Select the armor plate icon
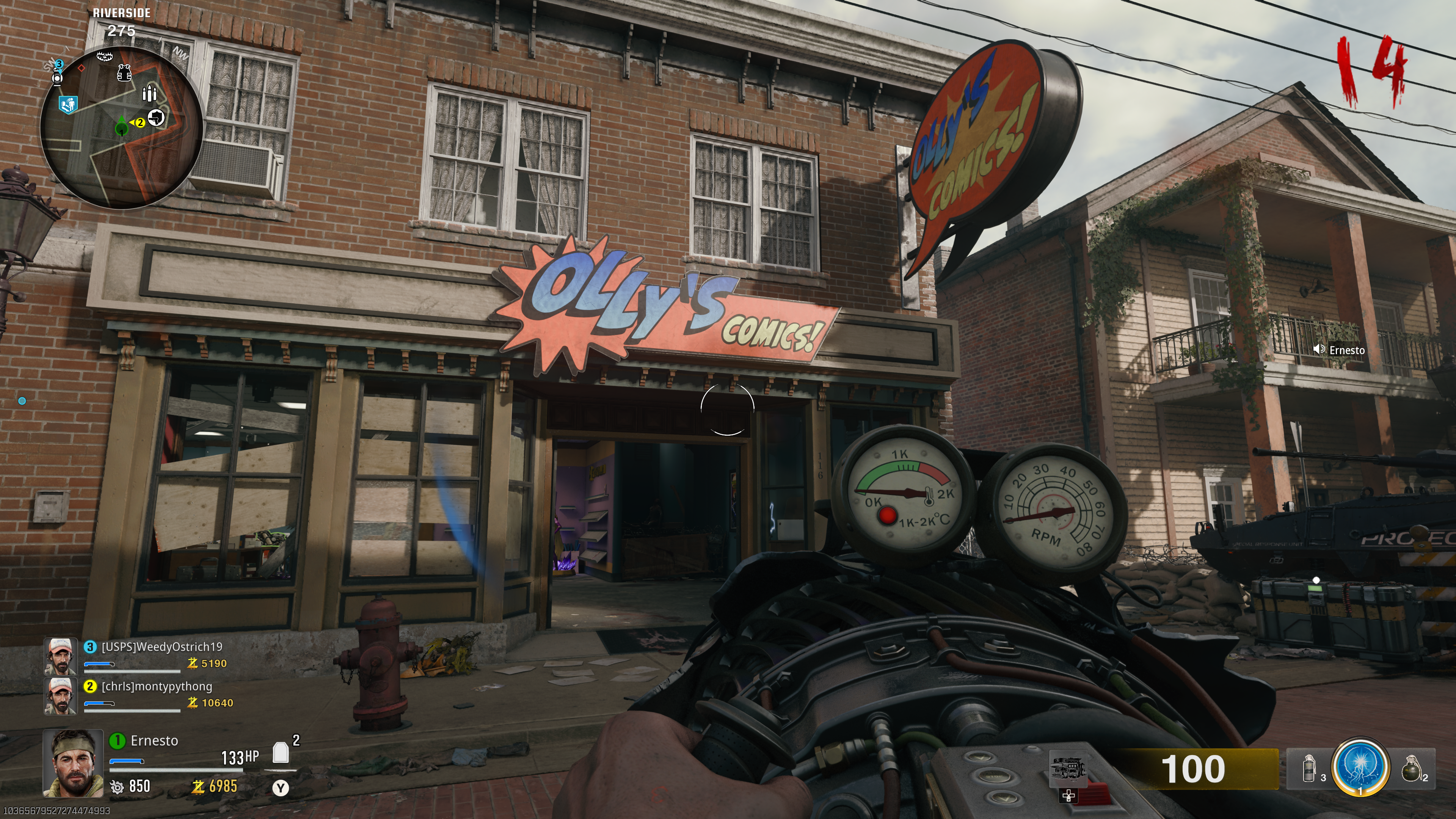 pos(280,753)
